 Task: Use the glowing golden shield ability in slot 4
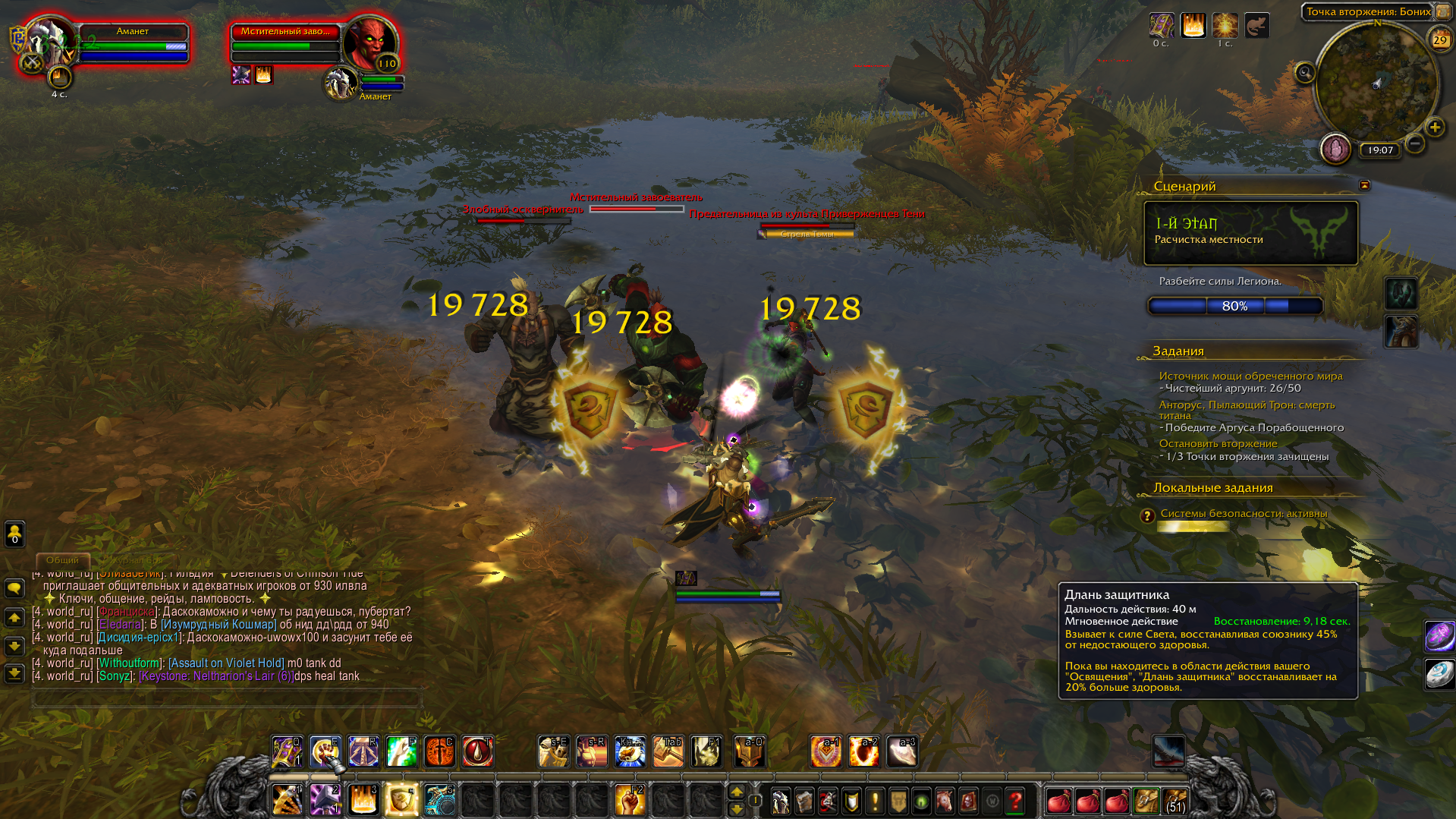[x=401, y=800]
